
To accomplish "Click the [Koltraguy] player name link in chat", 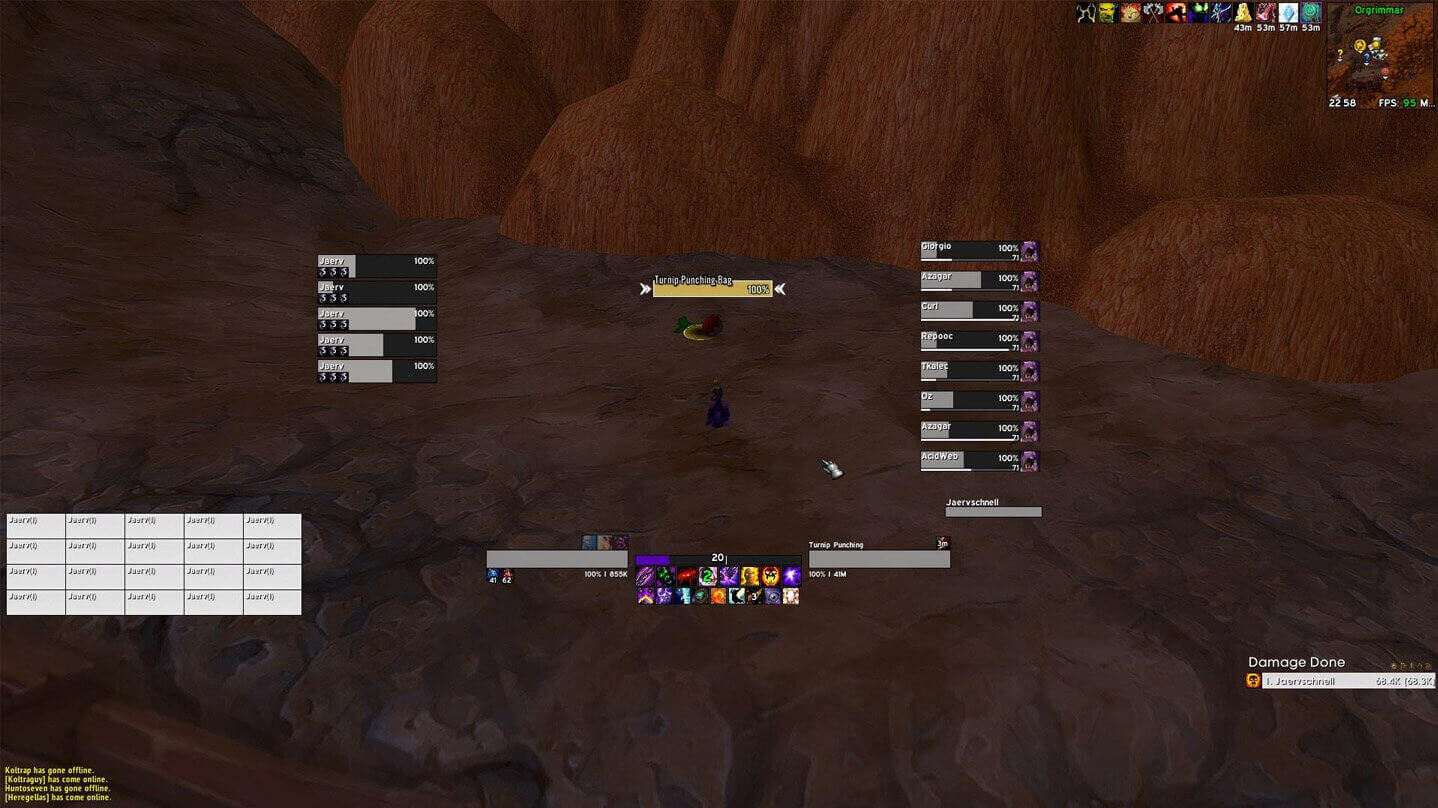I will point(22,780).
